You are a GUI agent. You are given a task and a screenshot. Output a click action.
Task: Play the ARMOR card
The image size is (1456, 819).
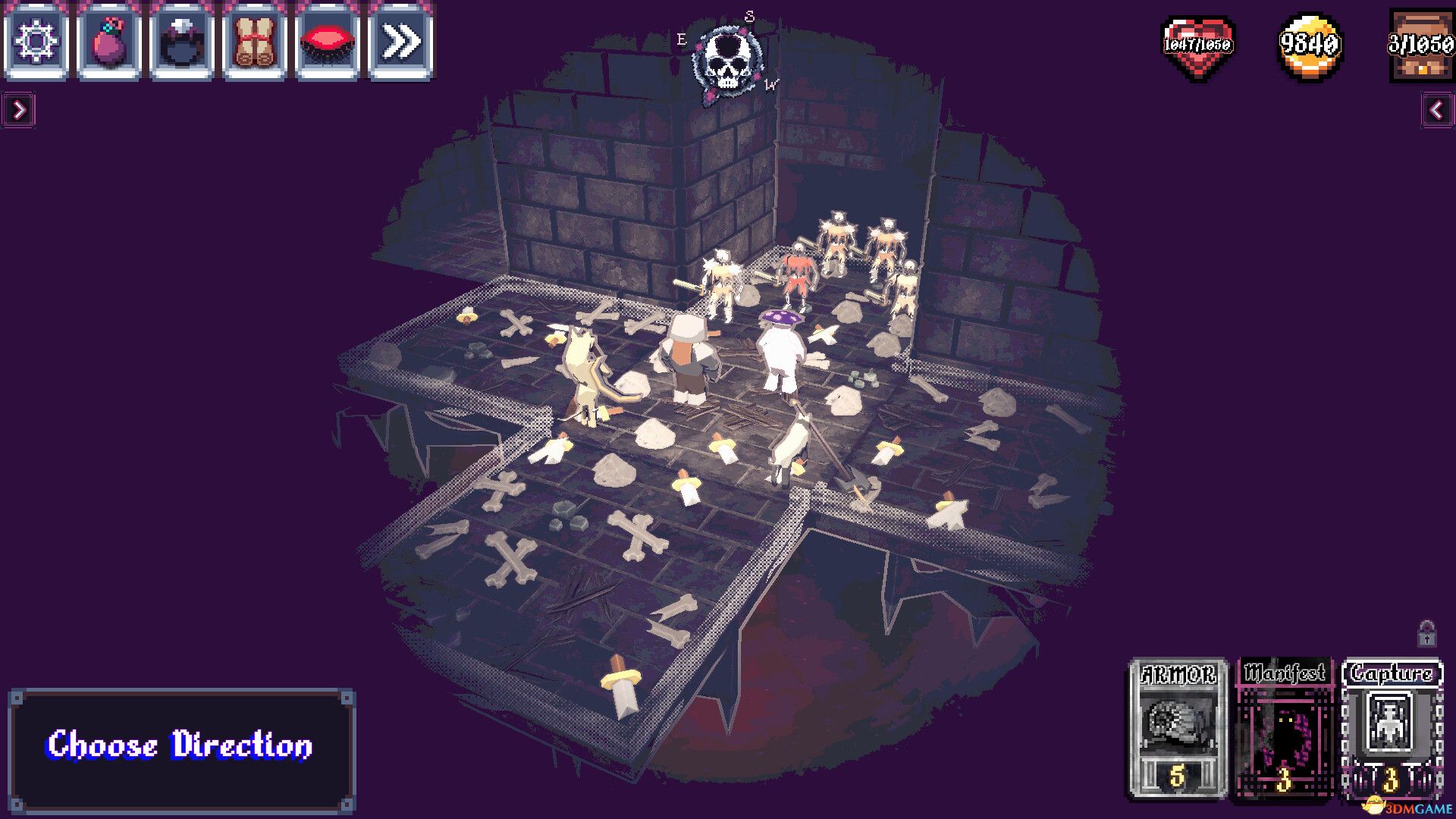click(1176, 728)
